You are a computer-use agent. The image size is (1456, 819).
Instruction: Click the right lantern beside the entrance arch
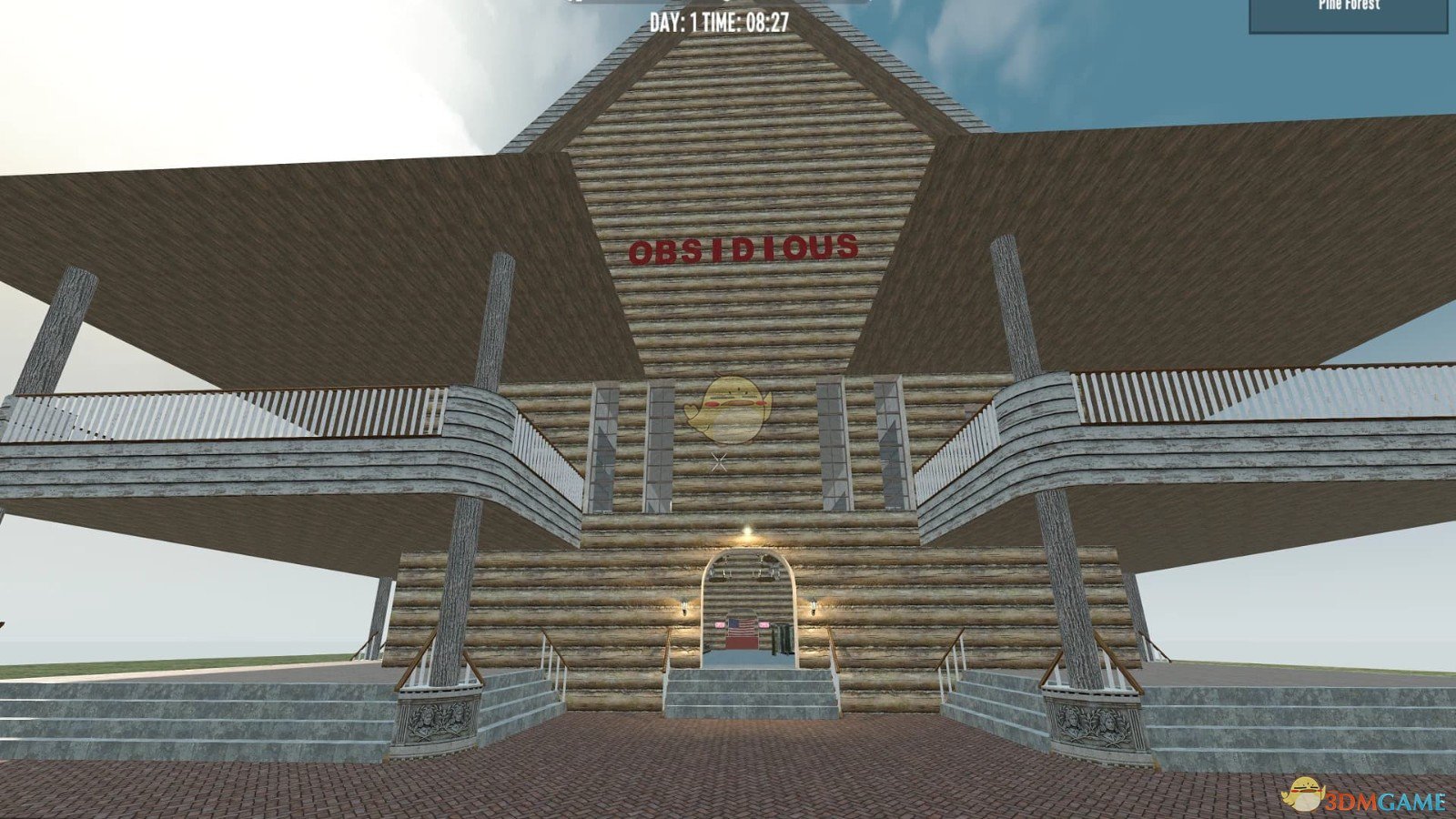[813, 606]
